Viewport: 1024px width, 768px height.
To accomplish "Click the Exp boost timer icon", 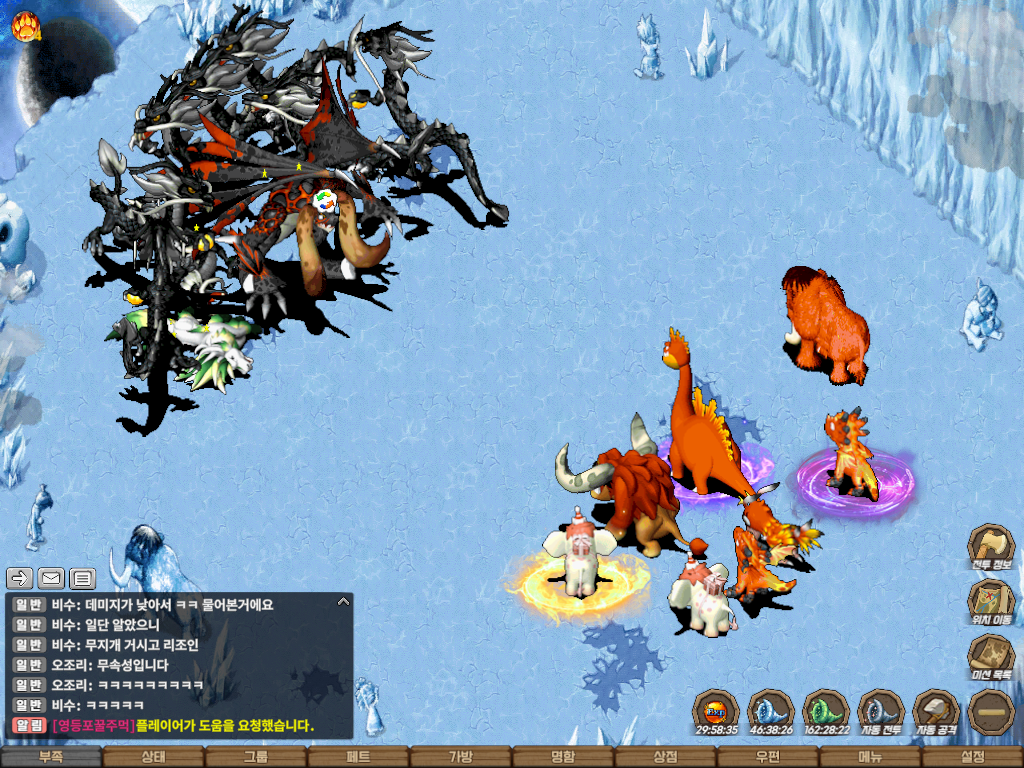I will (x=716, y=711).
